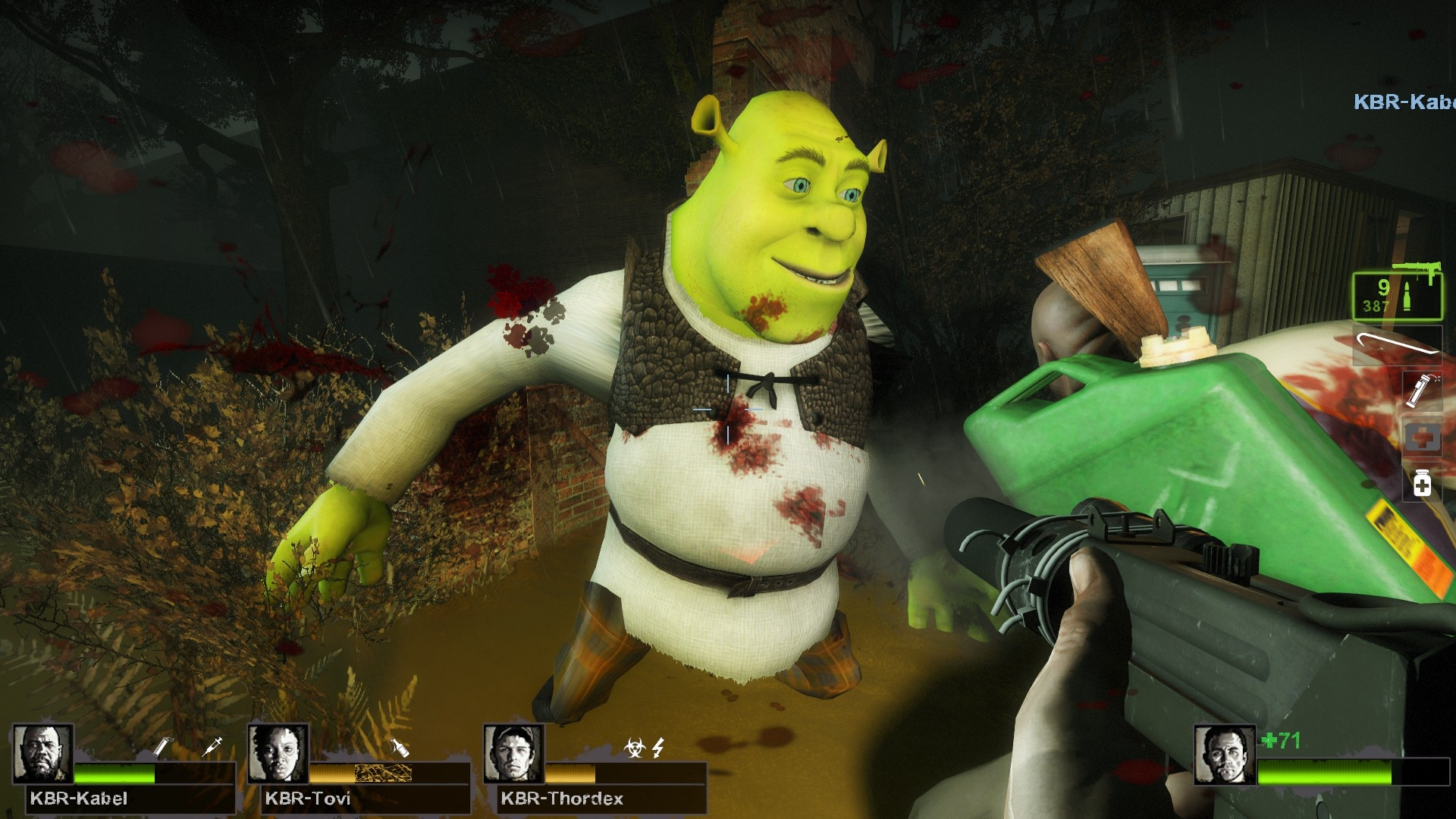This screenshot has height=819, width=1456.
Task: Click KBR-Kabel's teammate portrait
Action: click(42, 755)
